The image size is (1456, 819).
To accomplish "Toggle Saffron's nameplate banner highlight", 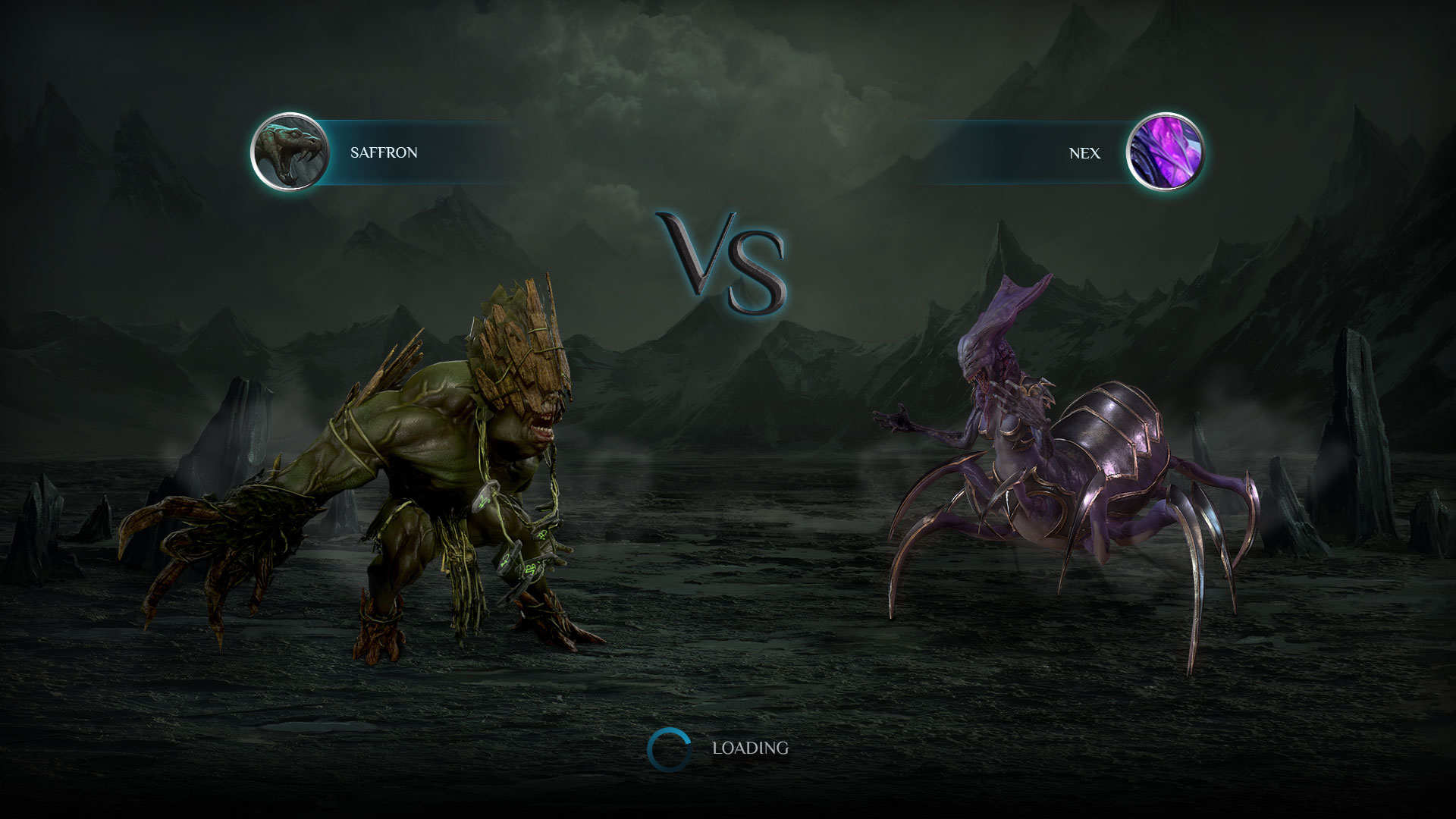I will click(455, 152).
